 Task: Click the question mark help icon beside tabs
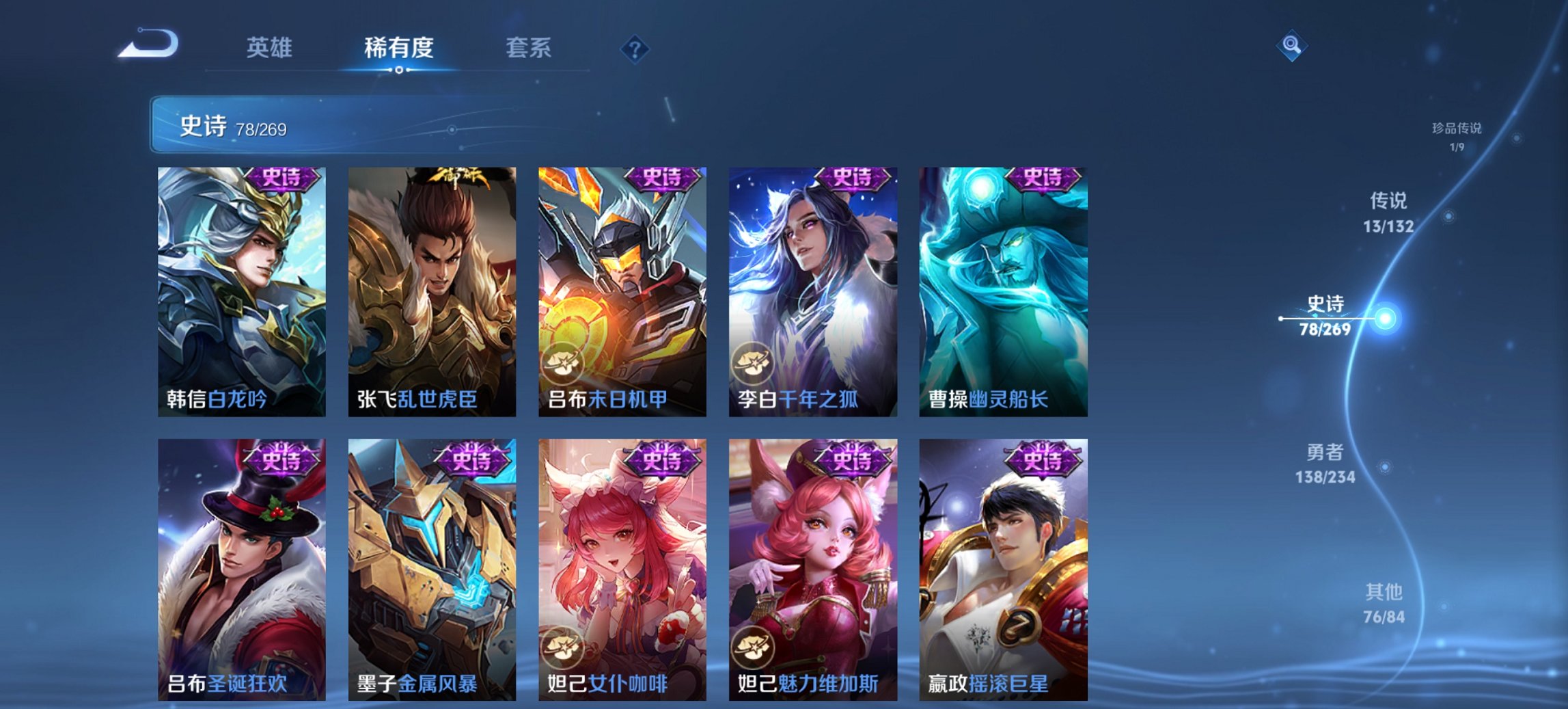(x=633, y=48)
